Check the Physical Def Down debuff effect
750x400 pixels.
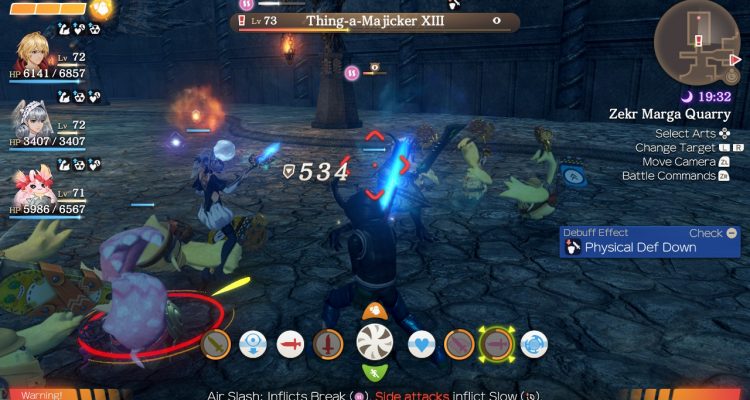tap(649, 241)
